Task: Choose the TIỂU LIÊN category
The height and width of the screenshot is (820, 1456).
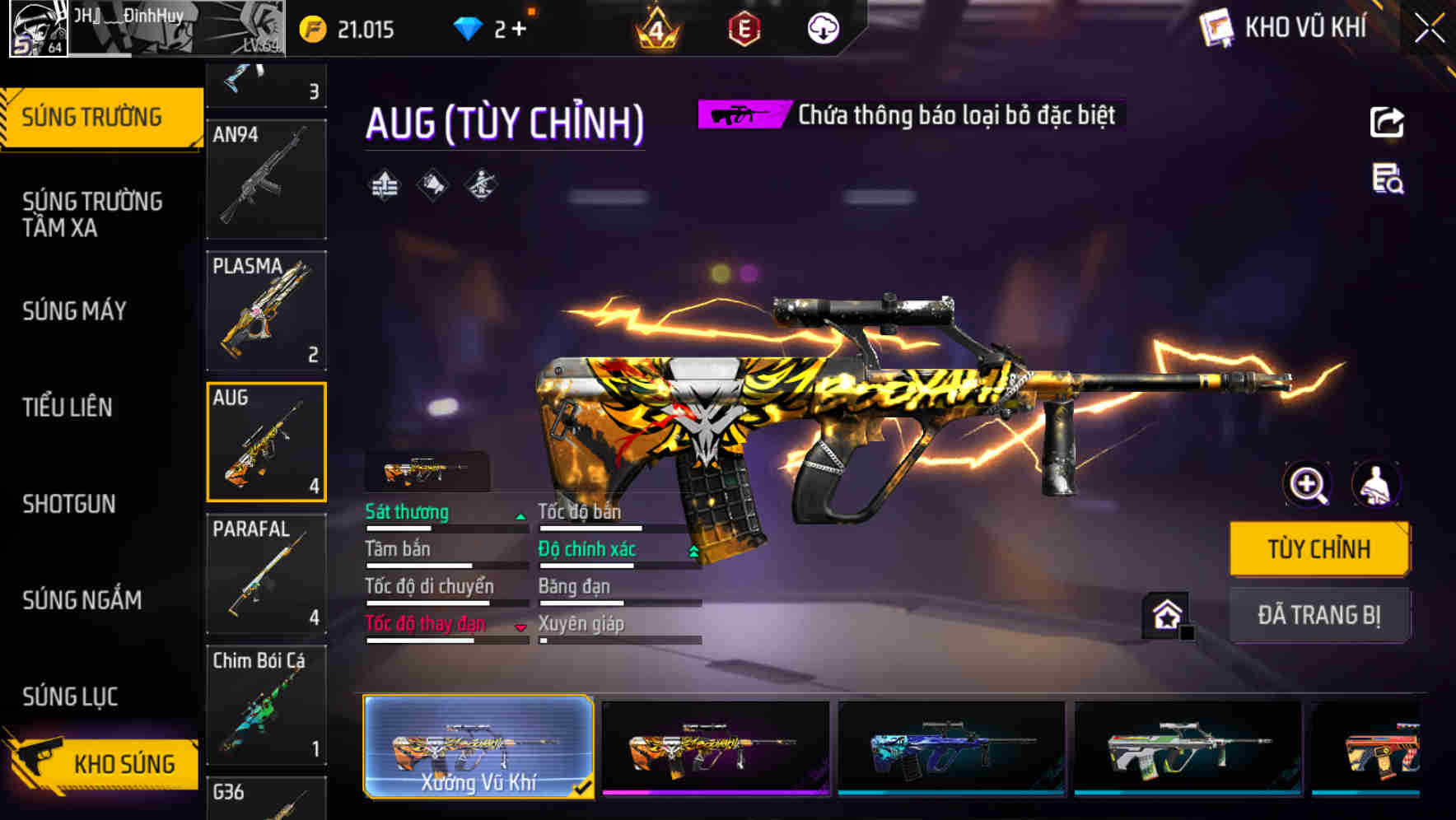Action: pos(68,408)
